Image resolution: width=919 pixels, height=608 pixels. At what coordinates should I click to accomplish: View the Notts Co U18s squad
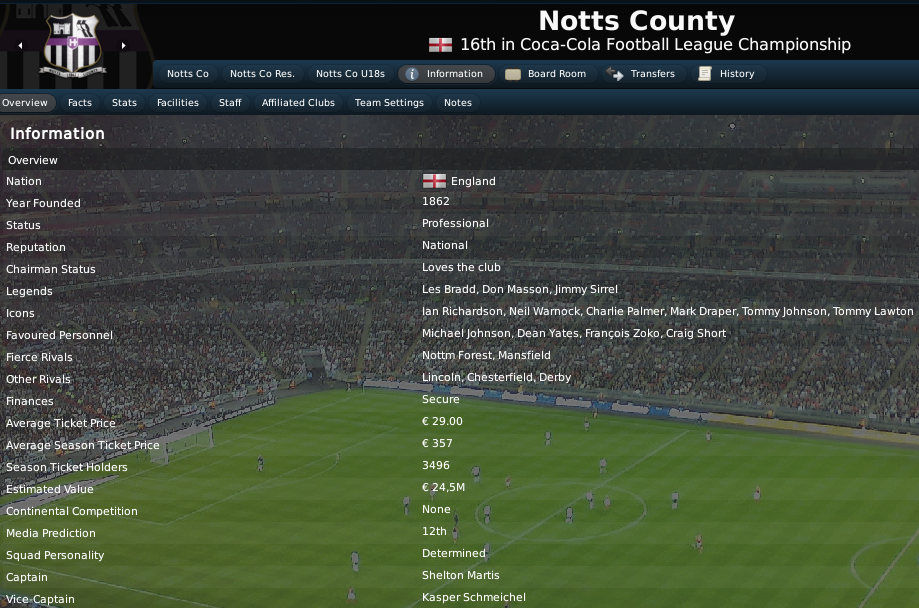(350, 74)
